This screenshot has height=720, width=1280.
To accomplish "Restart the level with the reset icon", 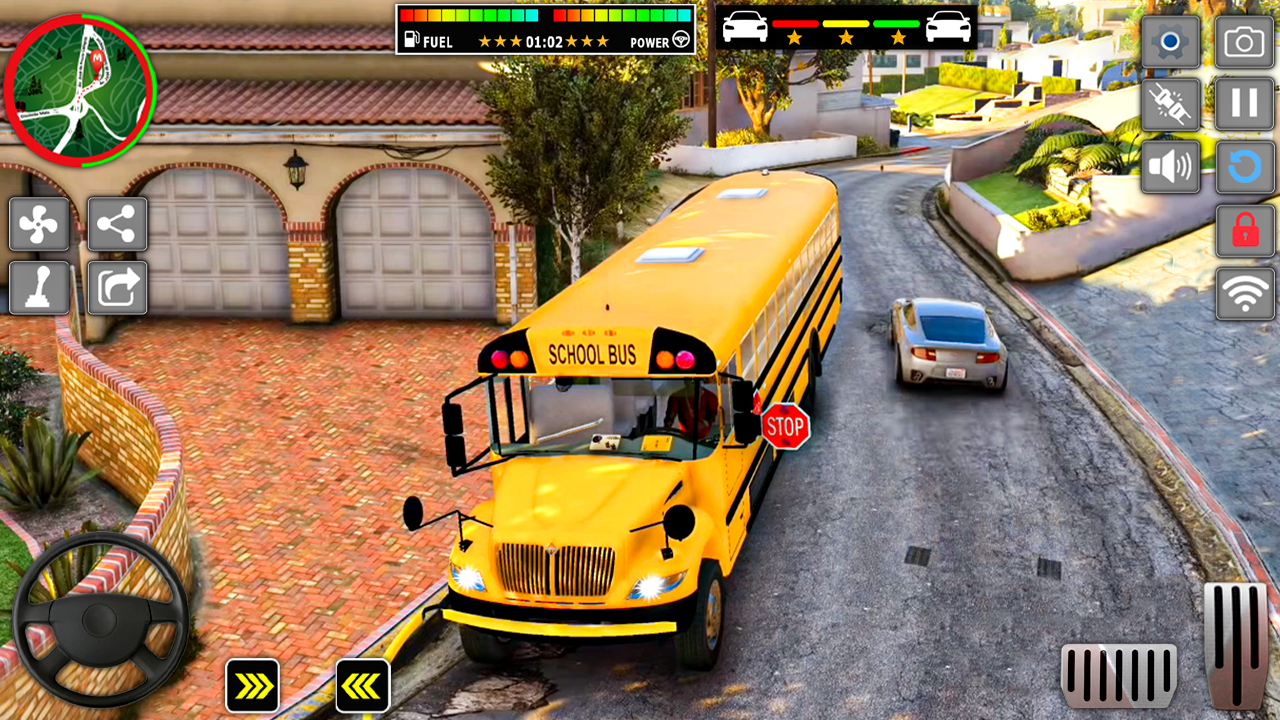I will pyautogui.click(x=1243, y=166).
